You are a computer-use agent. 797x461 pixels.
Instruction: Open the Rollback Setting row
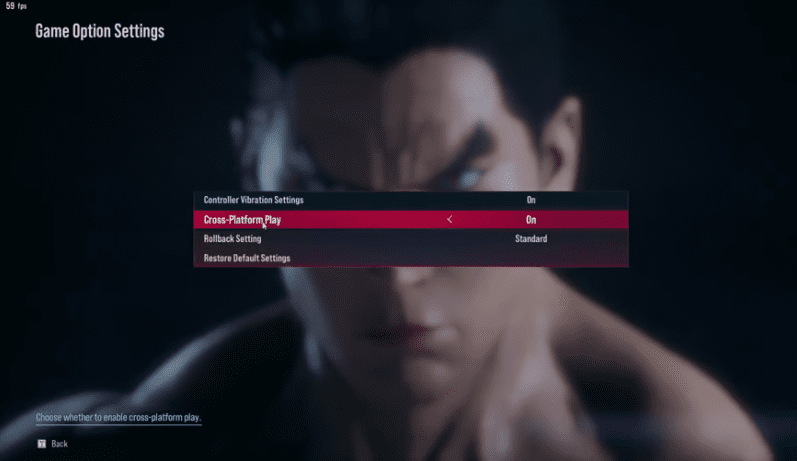pos(233,239)
